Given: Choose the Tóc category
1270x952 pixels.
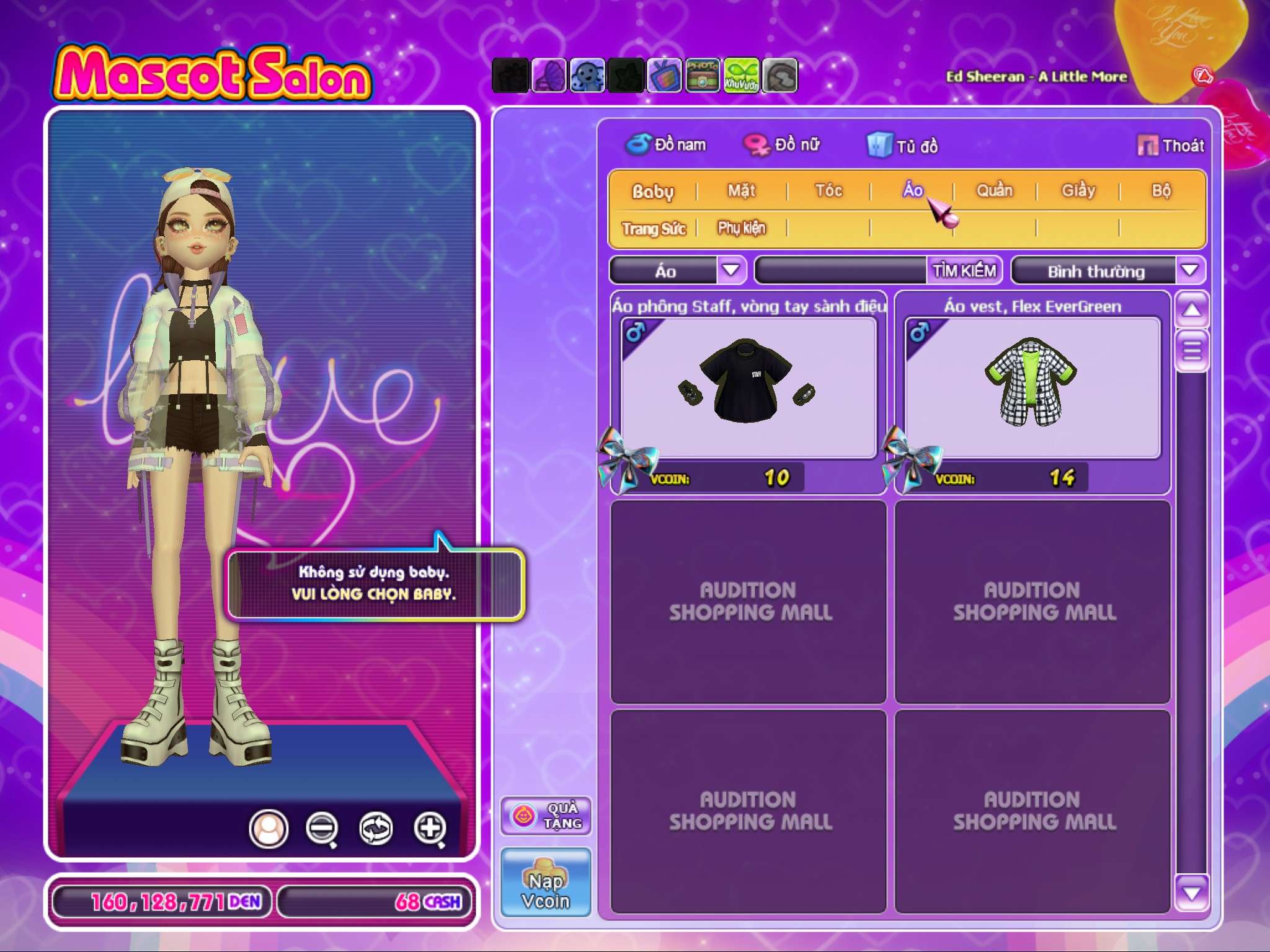Looking at the screenshot, I should tap(828, 191).
